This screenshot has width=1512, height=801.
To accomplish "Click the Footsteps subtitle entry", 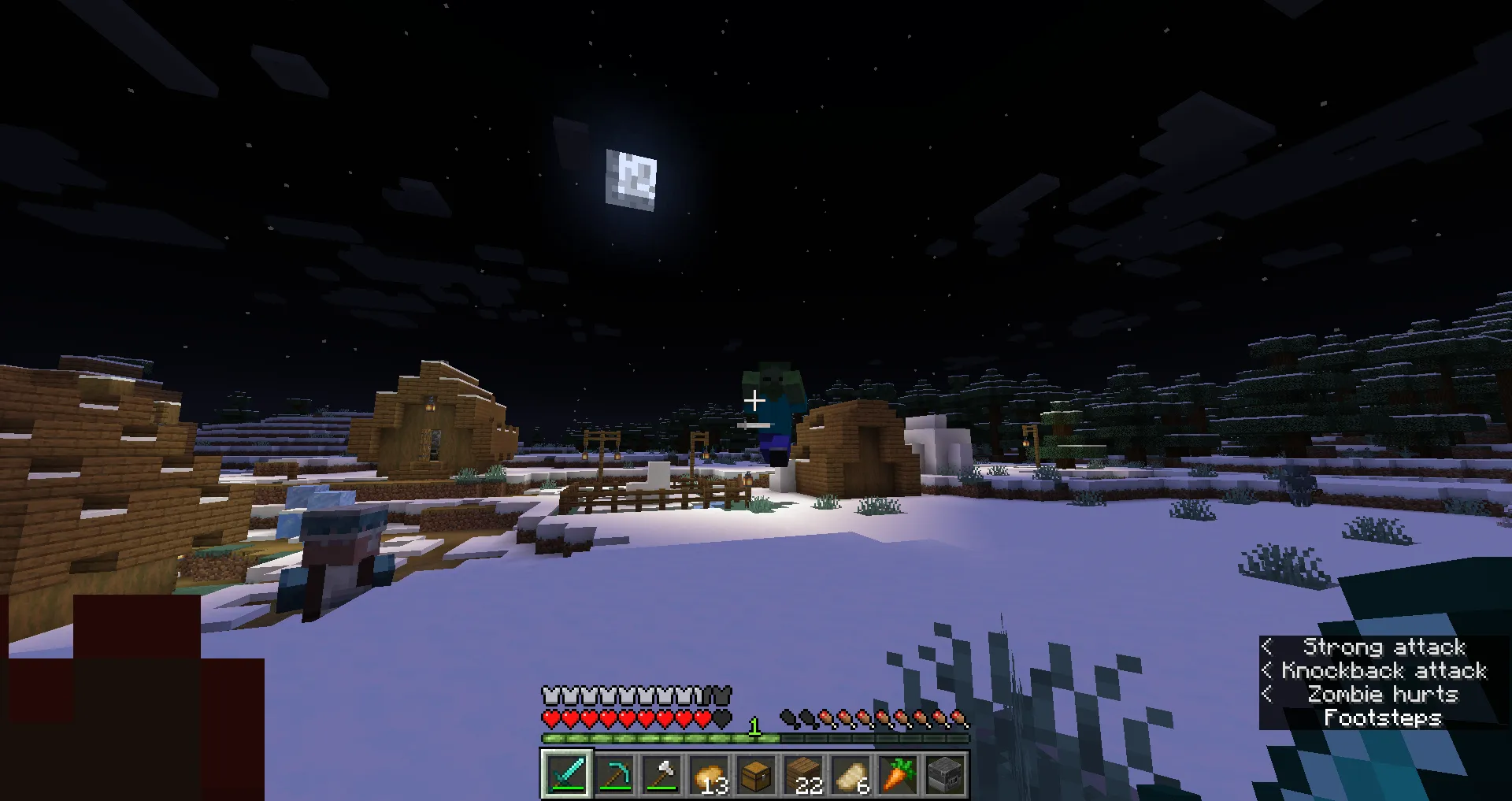I will pos(1384,718).
